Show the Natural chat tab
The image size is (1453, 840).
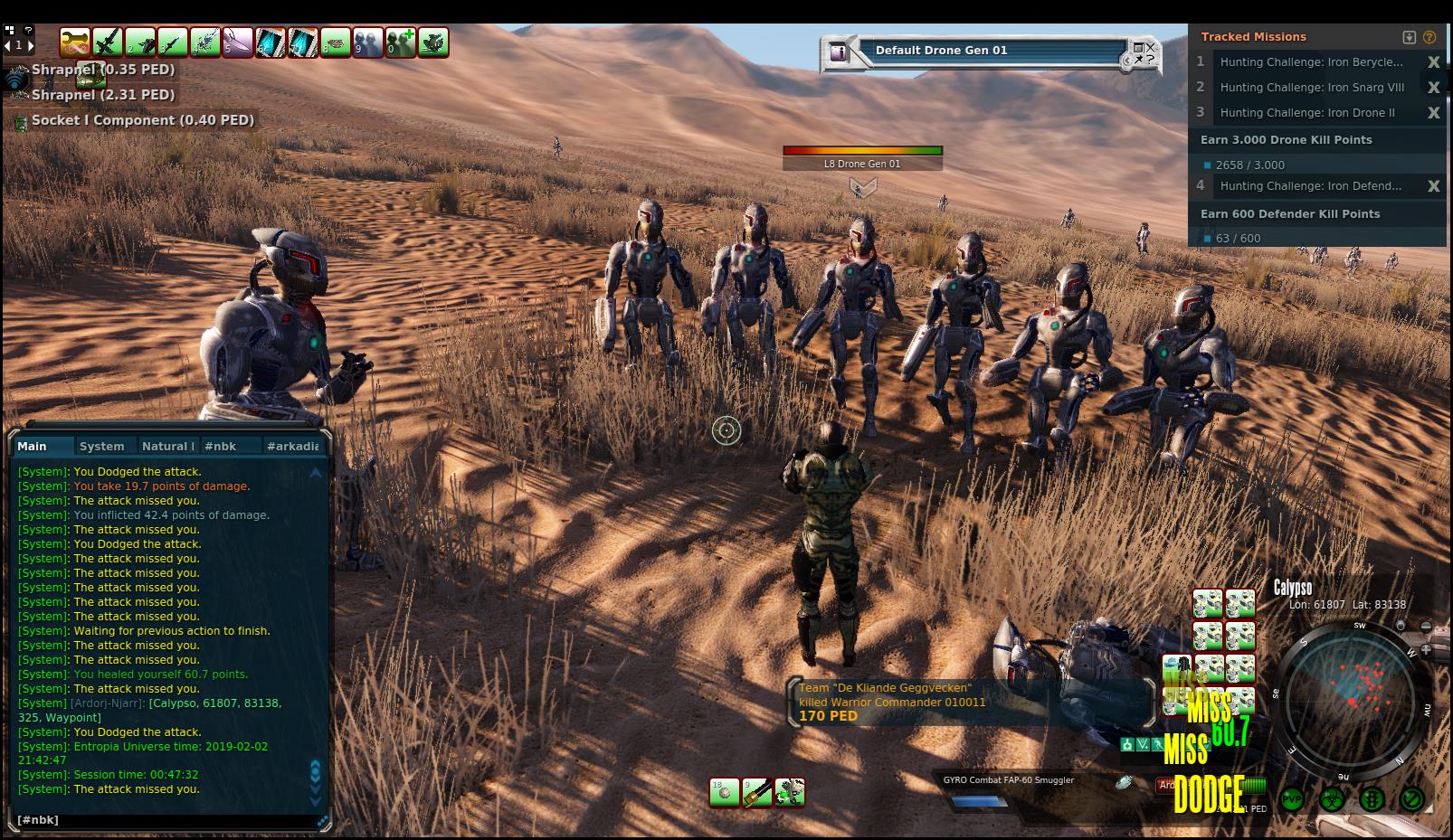[167, 446]
